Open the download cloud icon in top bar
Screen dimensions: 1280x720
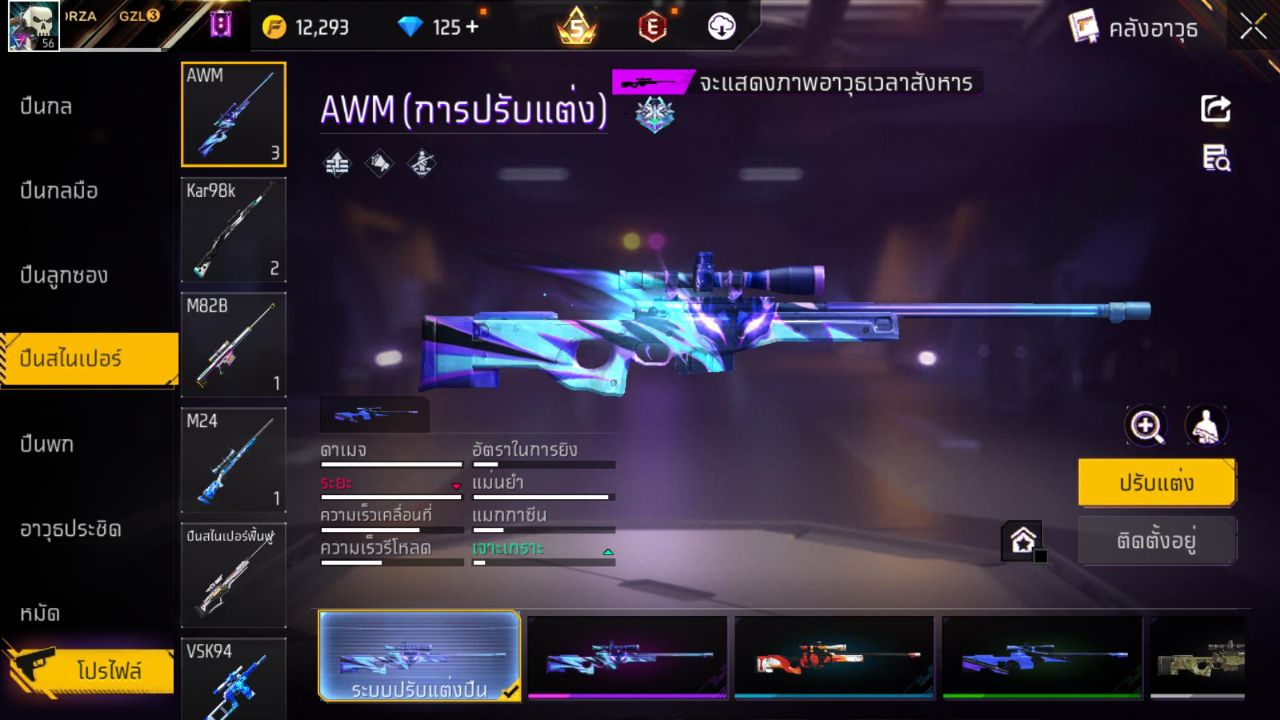click(722, 27)
